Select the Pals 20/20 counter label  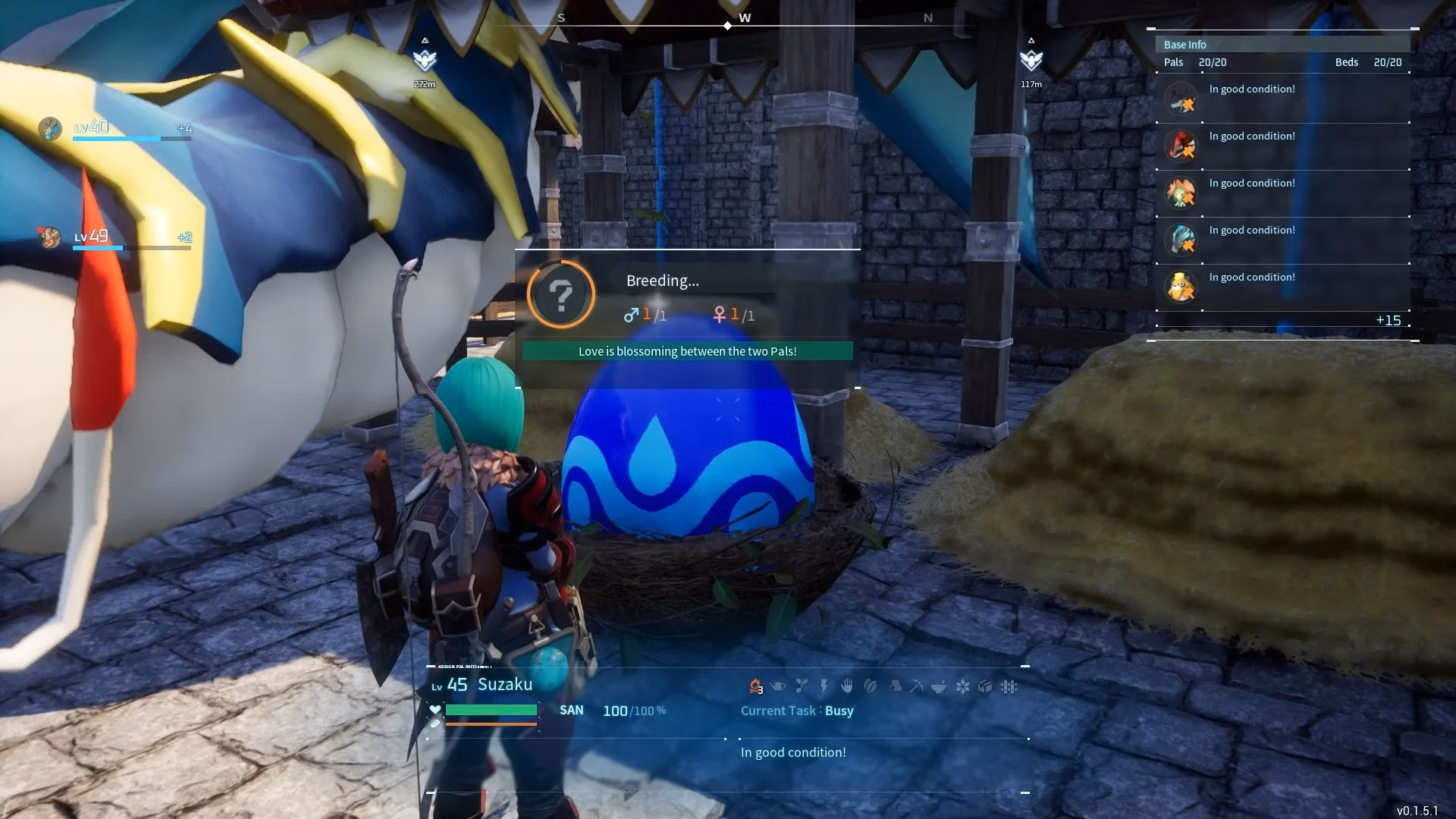(x=1195, y=62)
